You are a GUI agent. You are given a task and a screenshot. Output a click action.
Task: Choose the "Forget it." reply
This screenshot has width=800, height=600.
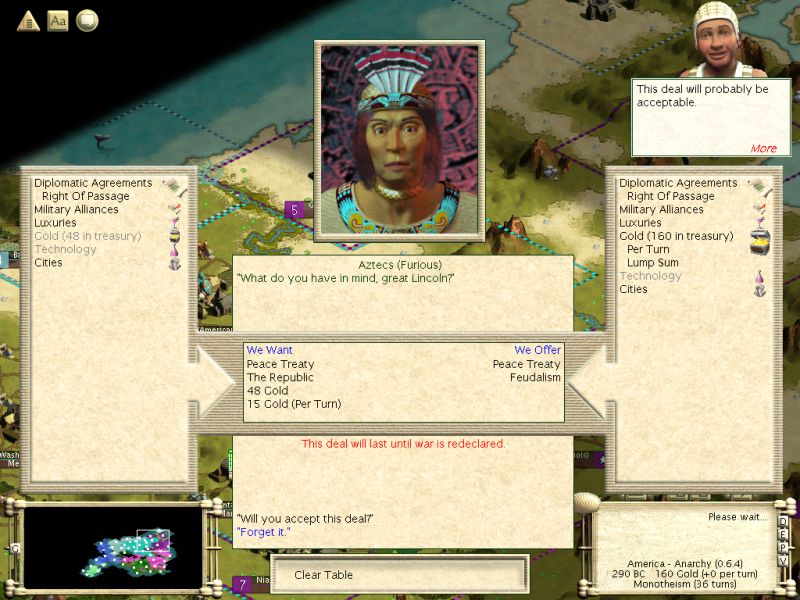pos(263,532)
